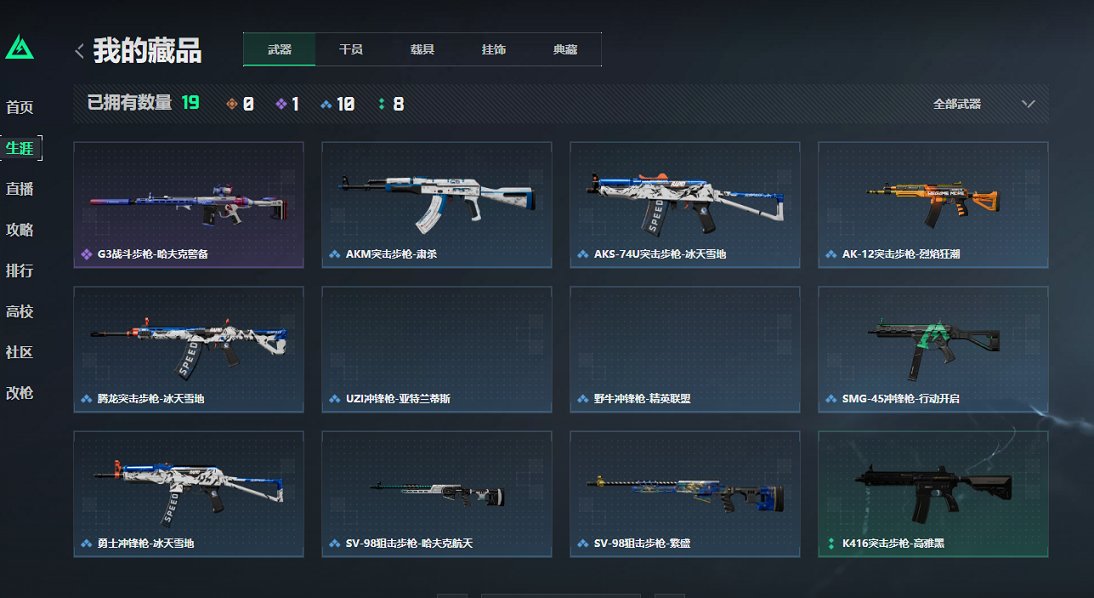Image resolution: width=1094 pixels, height=598 pixels.
Task: Open the 野牛冲锋枪-精英联盟 card
Action: point(684,349)
